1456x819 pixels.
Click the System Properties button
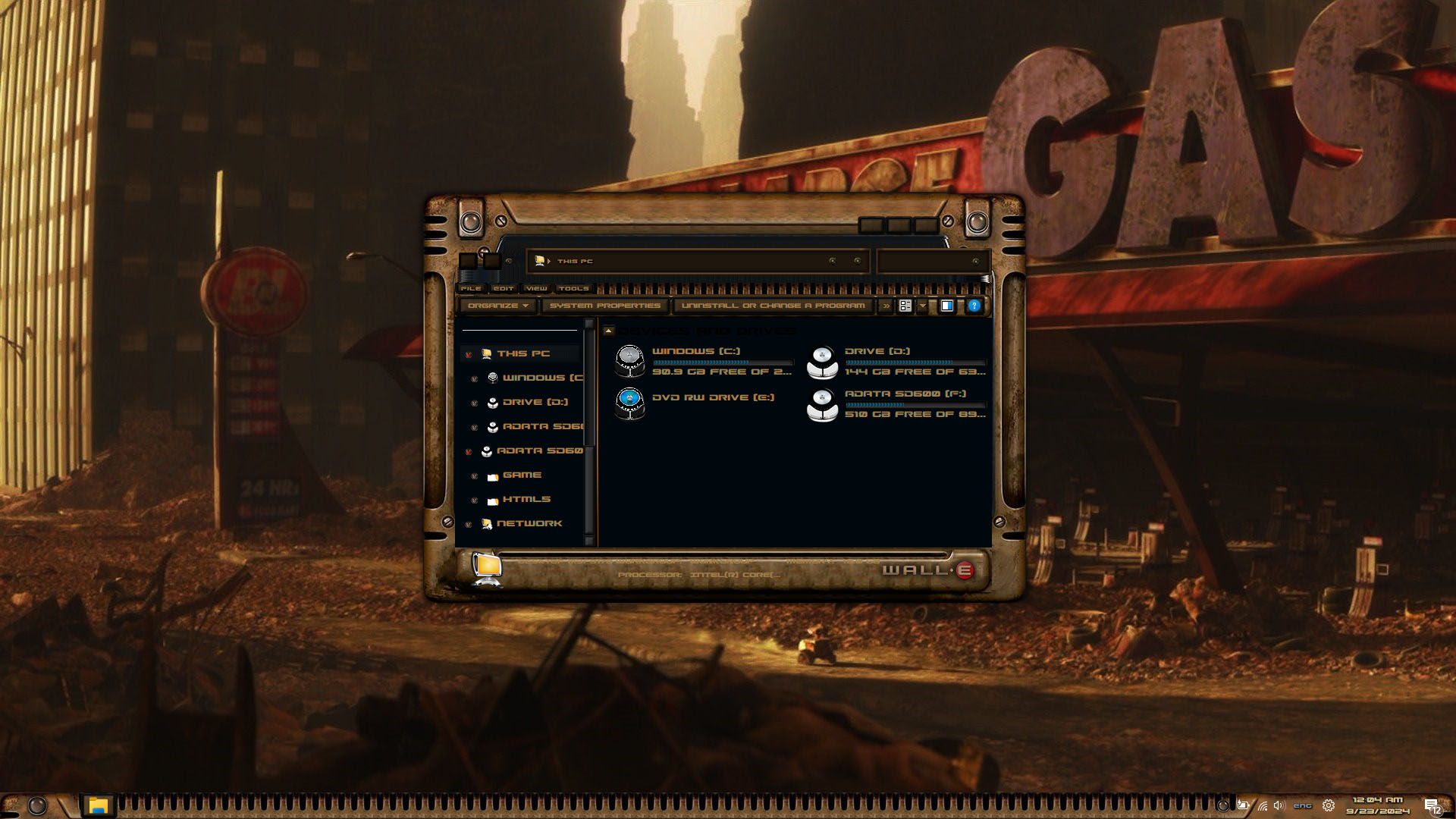[x=604, y=306]
